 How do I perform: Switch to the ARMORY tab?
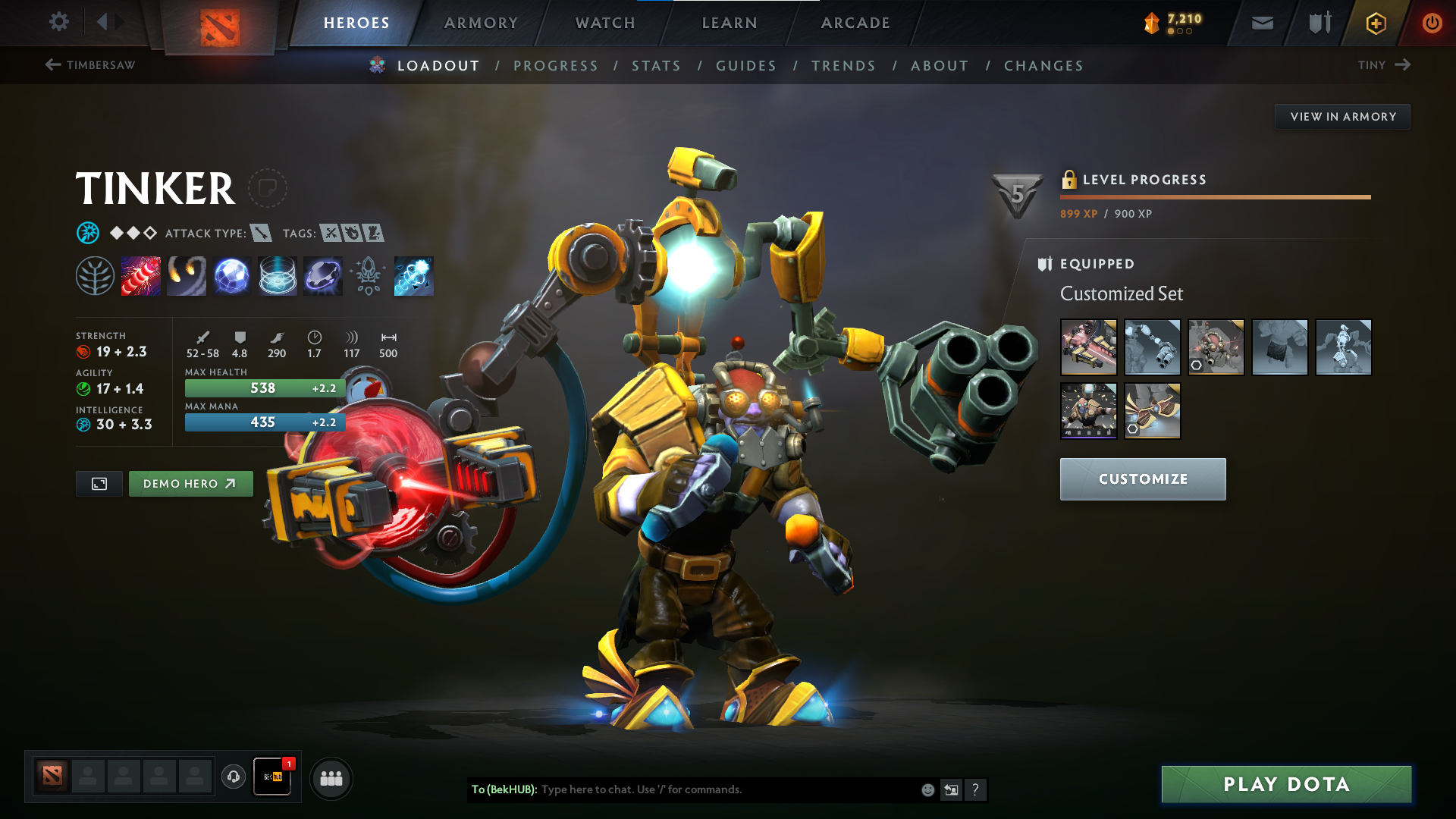(x=481, y=23)
